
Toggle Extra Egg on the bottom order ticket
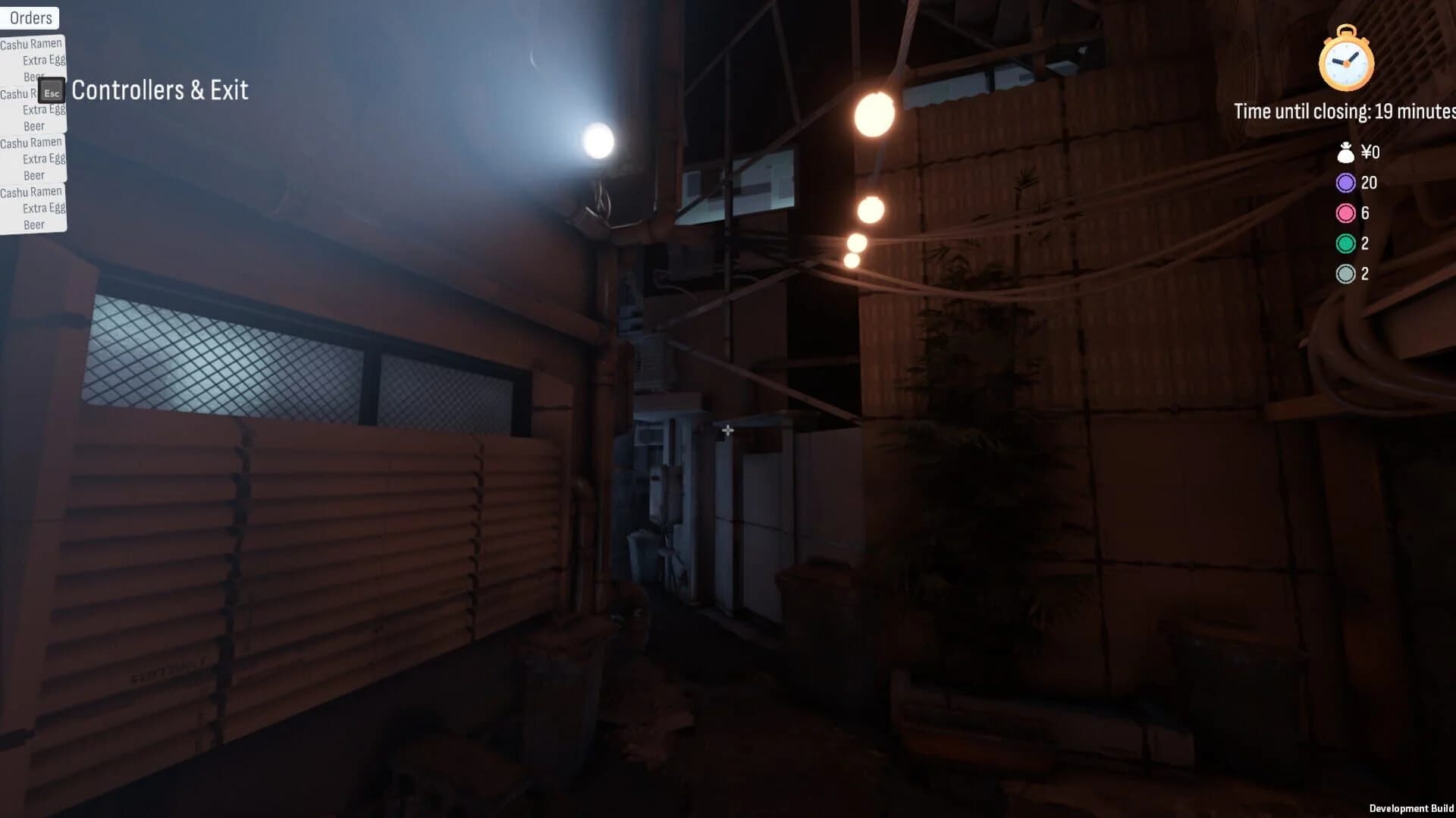(x=43, y=208)
